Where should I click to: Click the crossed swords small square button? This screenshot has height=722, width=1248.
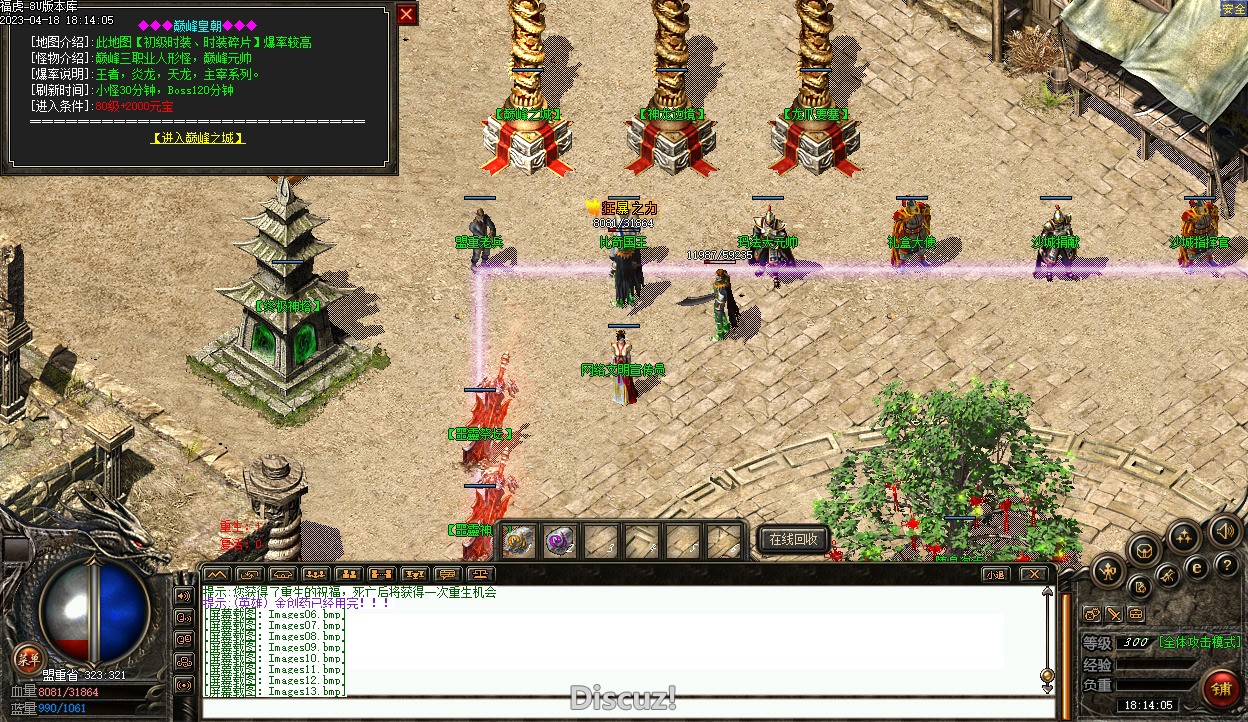1114,614
